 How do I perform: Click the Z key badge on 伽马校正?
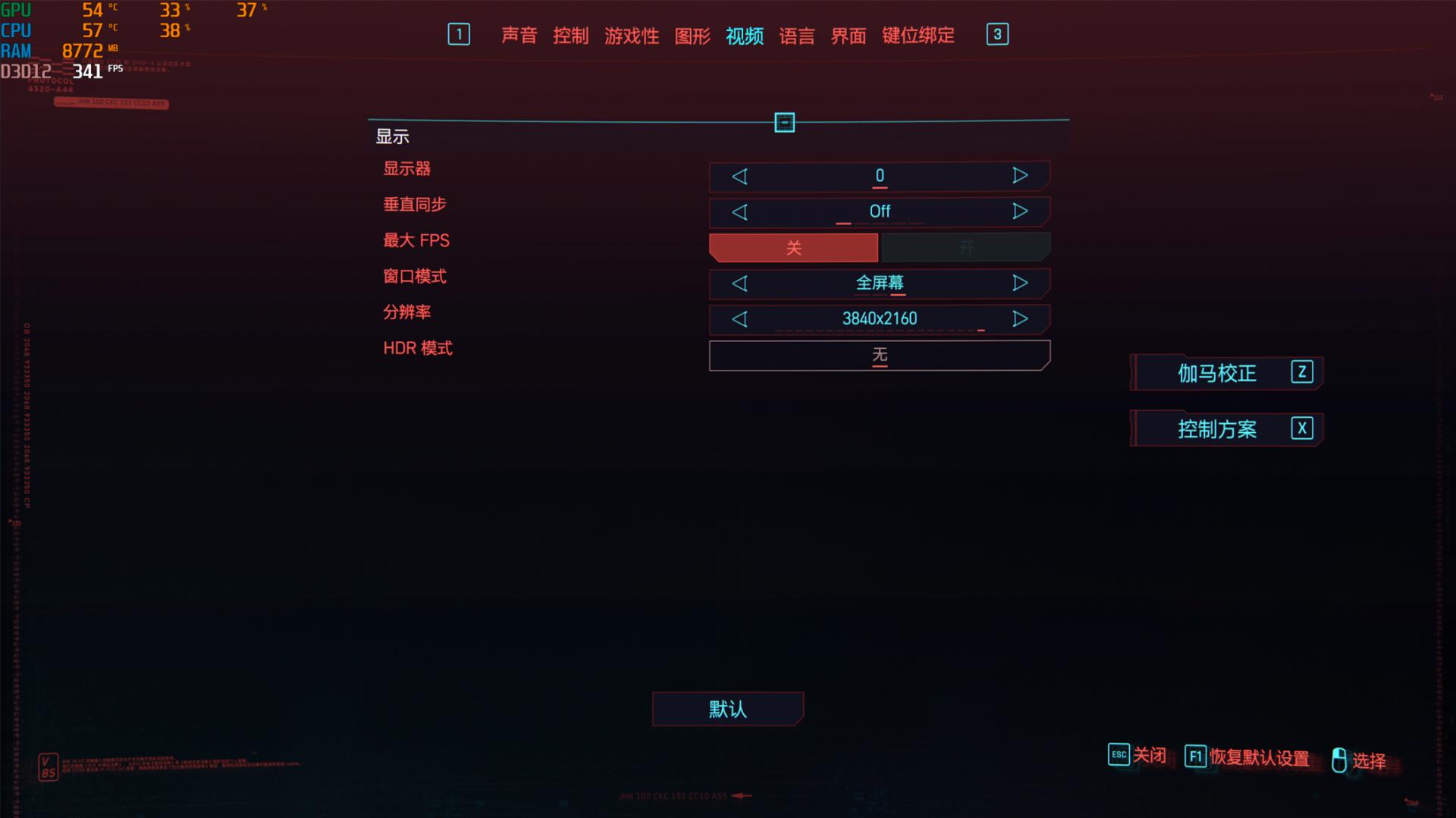pos(1301,373)
